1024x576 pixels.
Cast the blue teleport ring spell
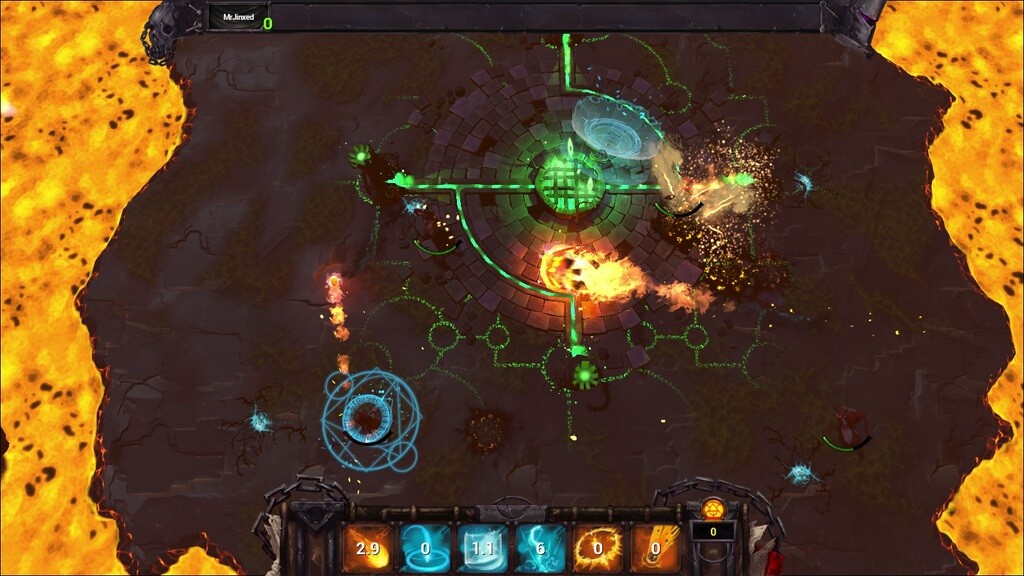(424, 547)
